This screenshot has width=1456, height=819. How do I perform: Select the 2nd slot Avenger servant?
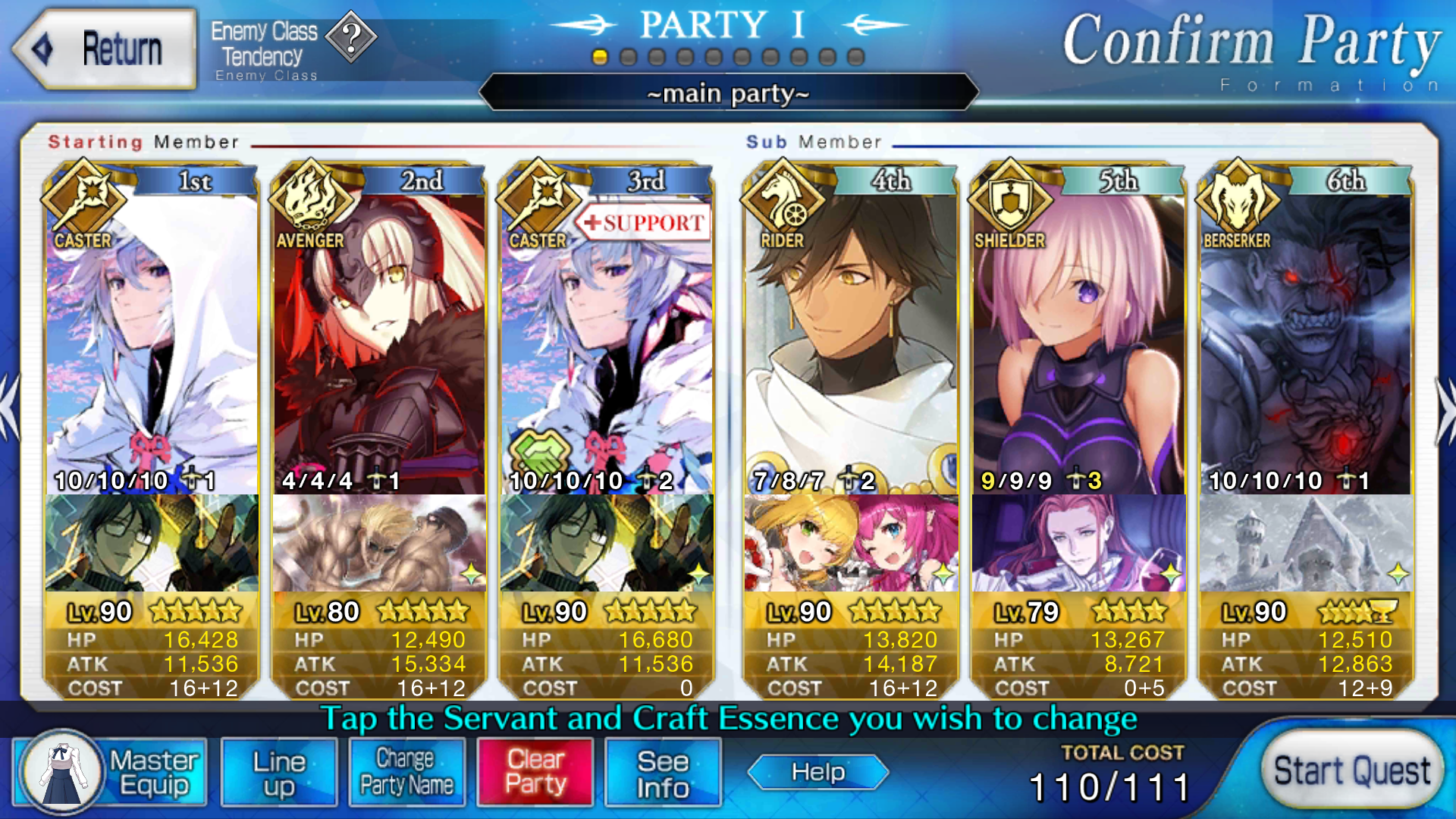tap(379, 341)
